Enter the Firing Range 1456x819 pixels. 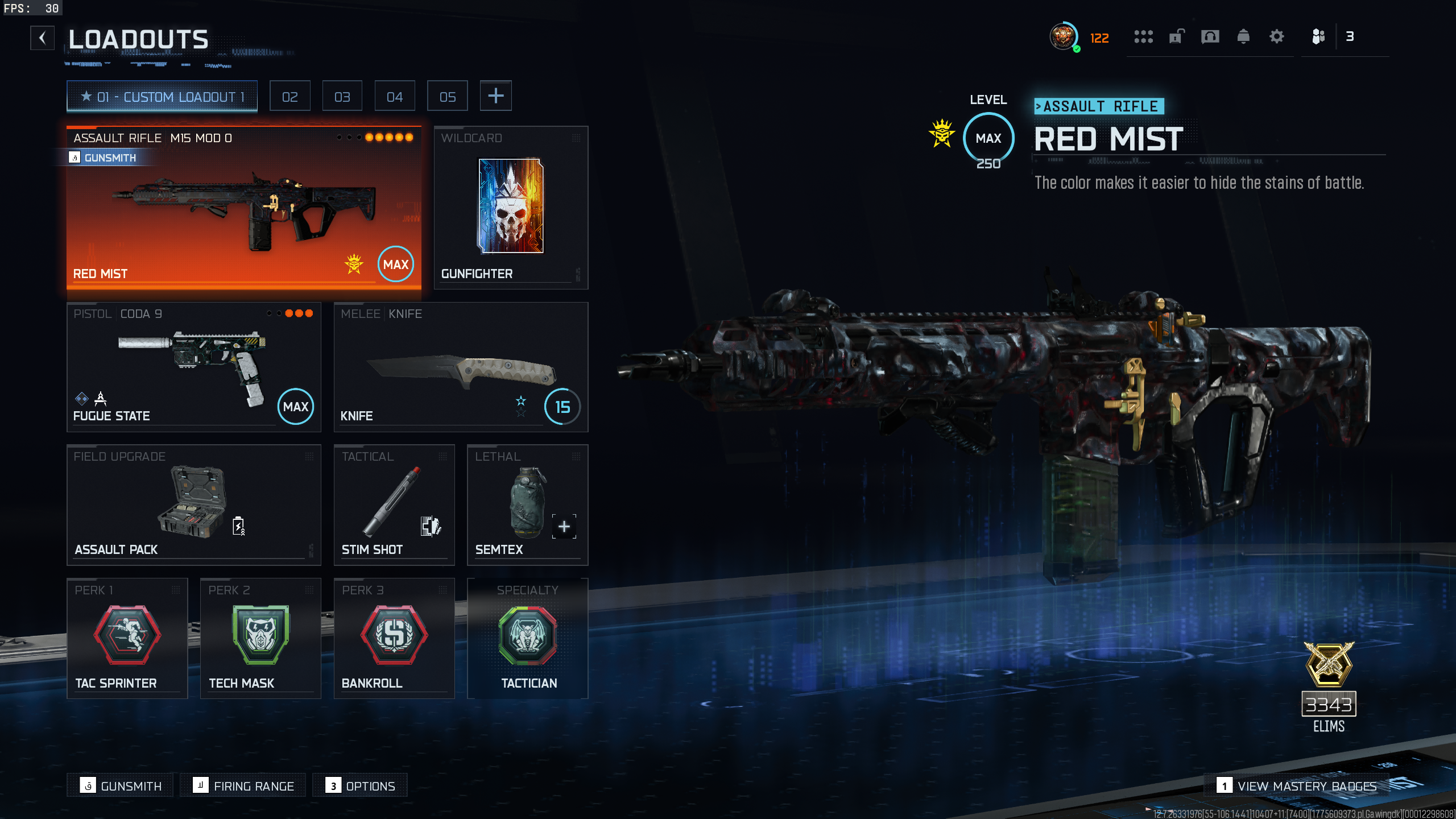(243, 786)
